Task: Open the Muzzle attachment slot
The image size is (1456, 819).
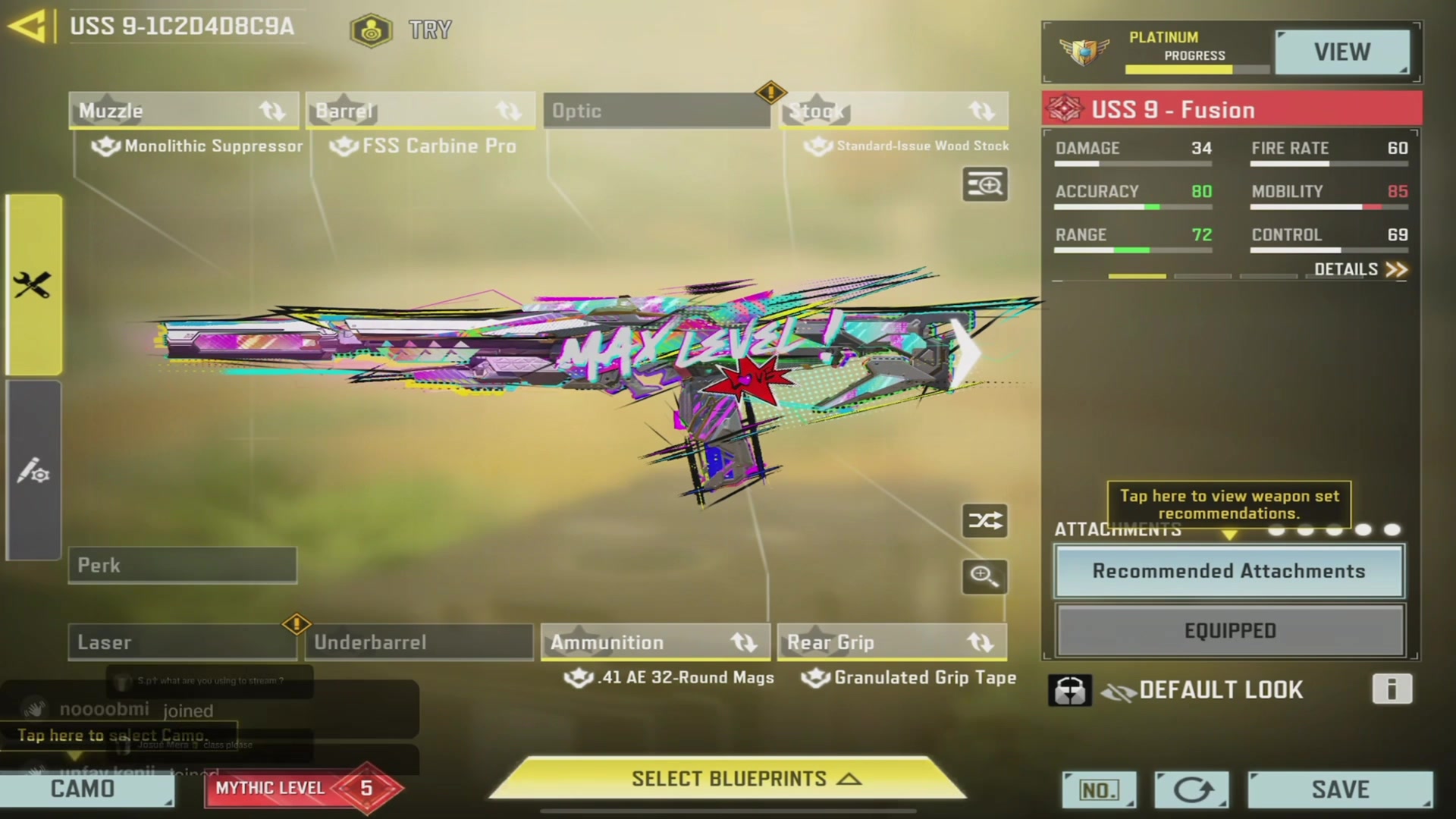Action: point(184,111)
